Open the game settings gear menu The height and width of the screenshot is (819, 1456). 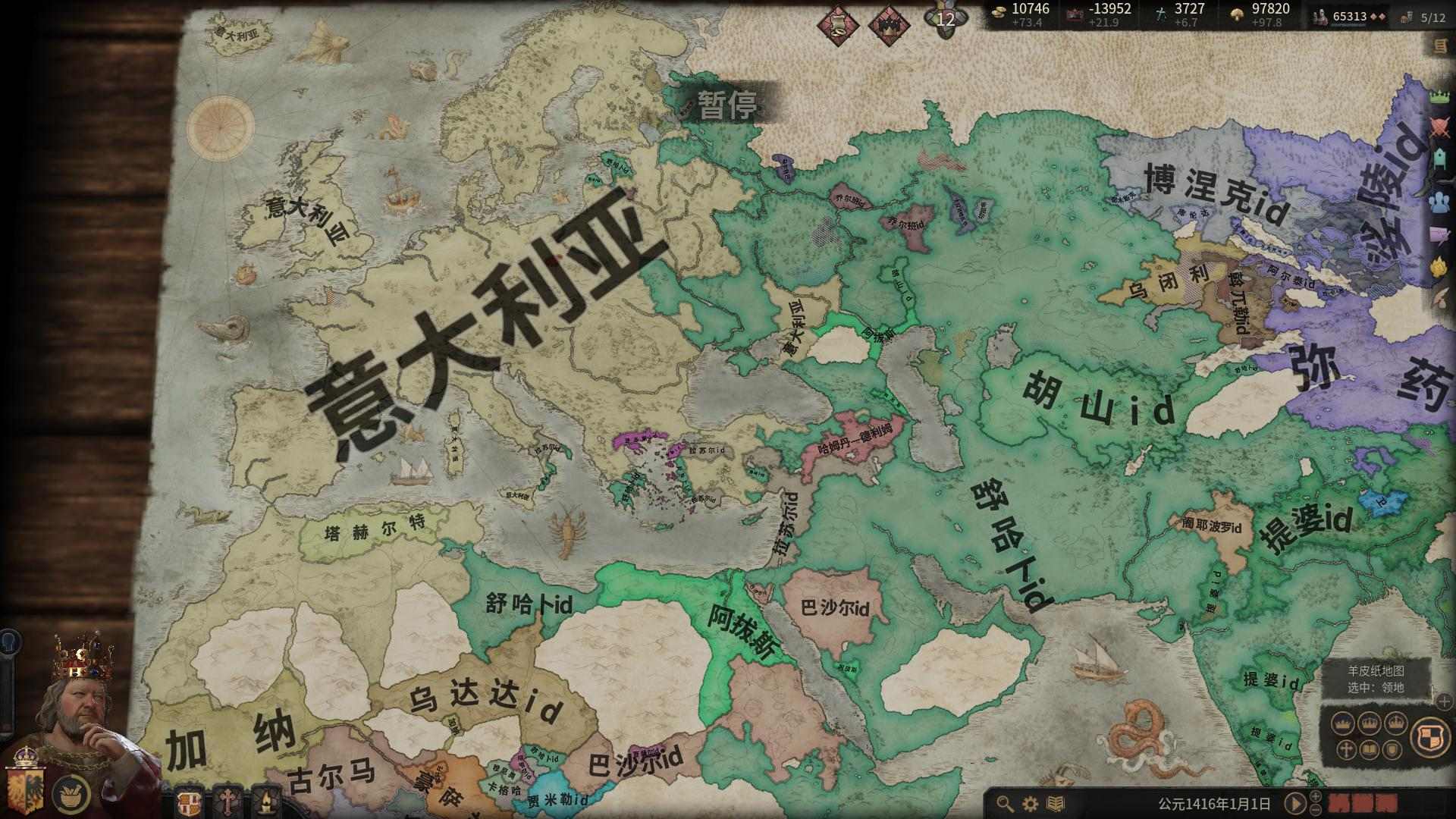click(x=1029, y=805)
